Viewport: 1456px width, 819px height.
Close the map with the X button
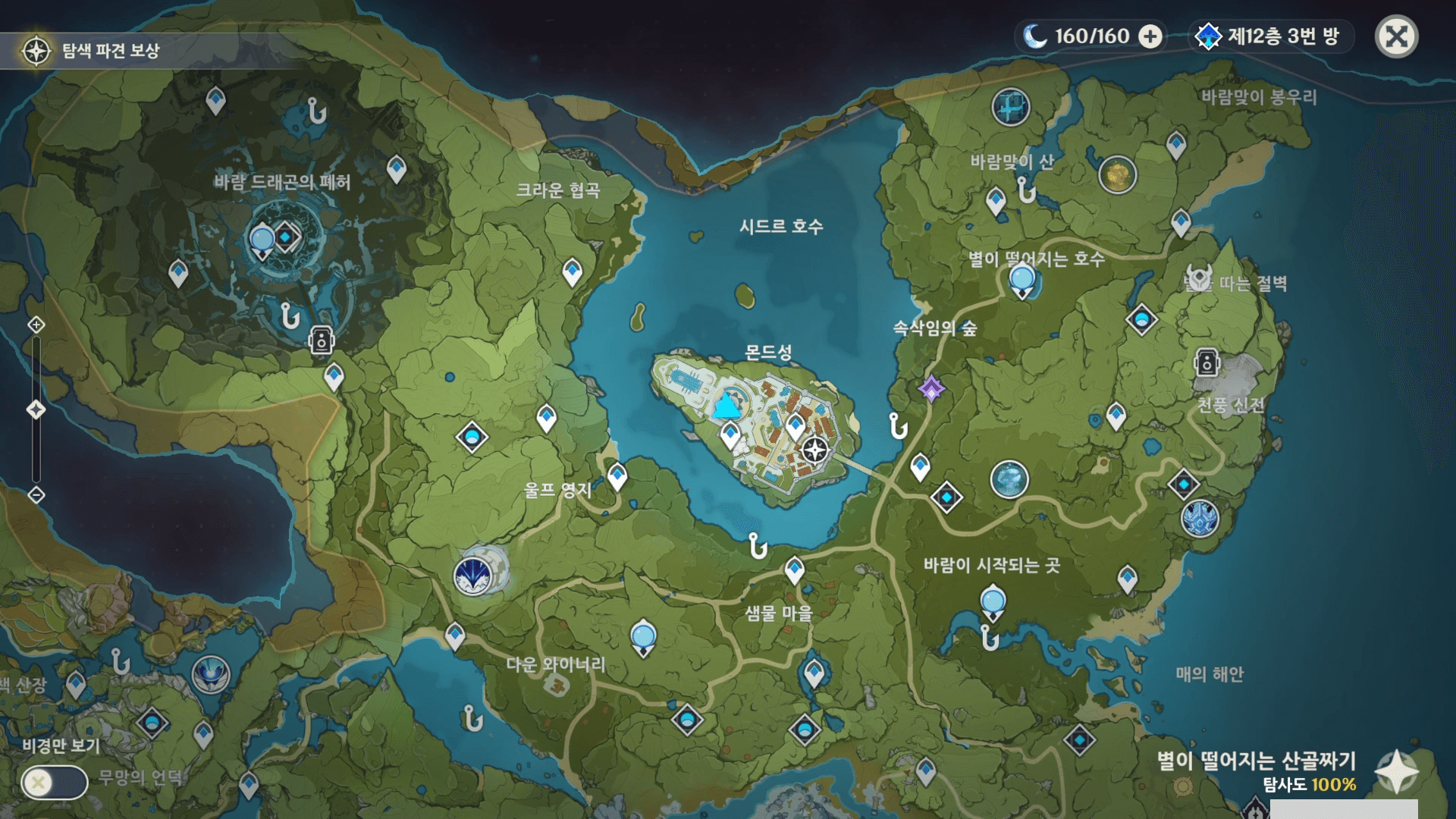coord(1396,36)
